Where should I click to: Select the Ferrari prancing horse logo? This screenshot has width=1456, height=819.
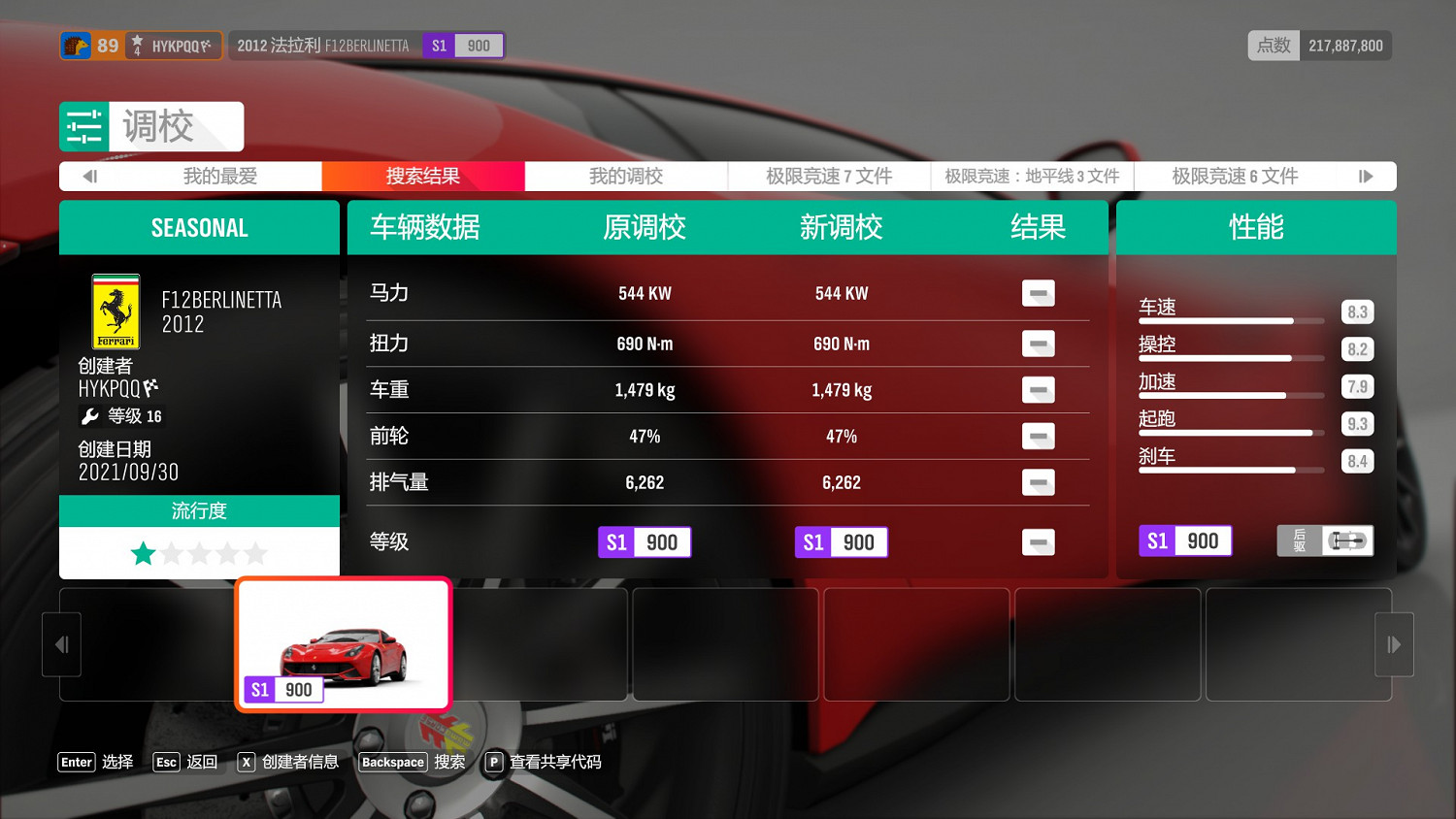[115, 311]
